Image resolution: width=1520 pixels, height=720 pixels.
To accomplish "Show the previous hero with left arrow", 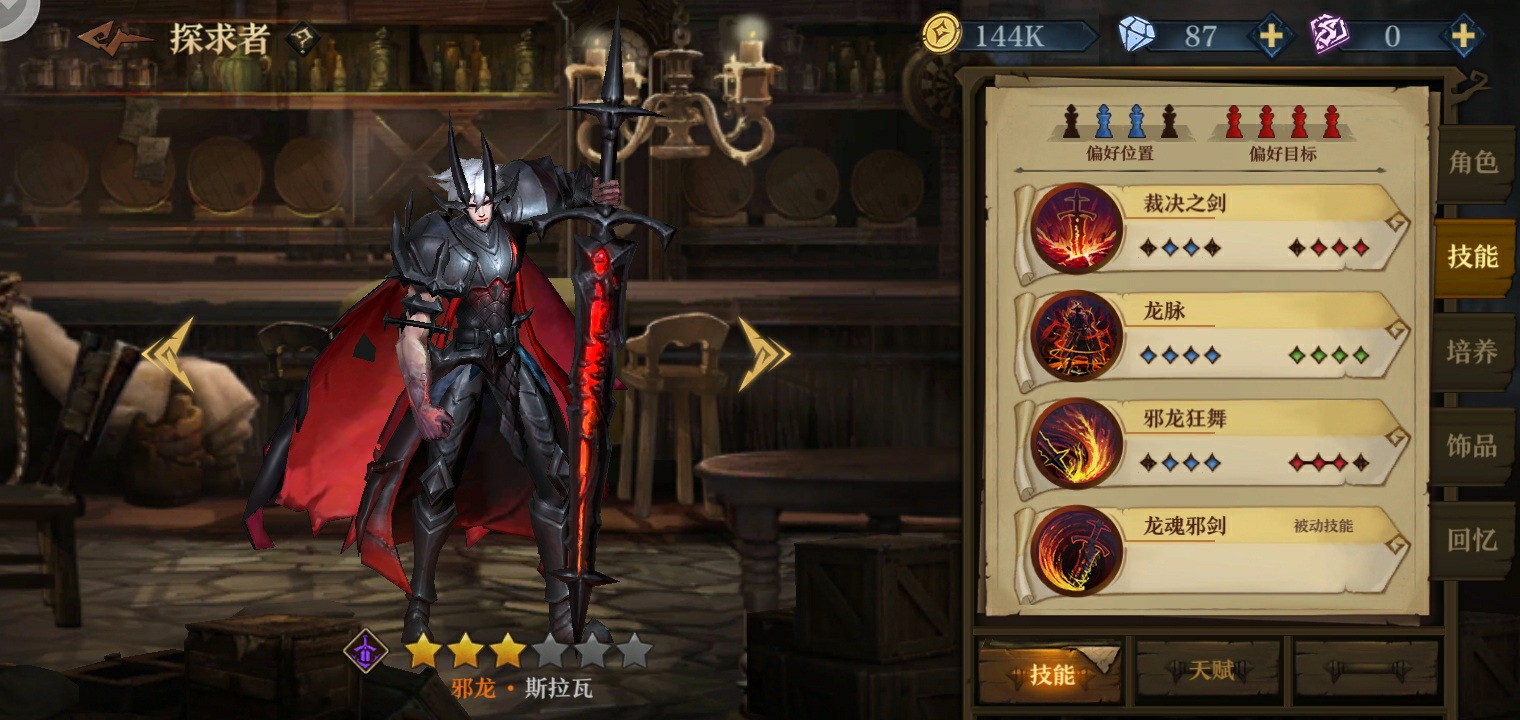I will tap(168, 353).
